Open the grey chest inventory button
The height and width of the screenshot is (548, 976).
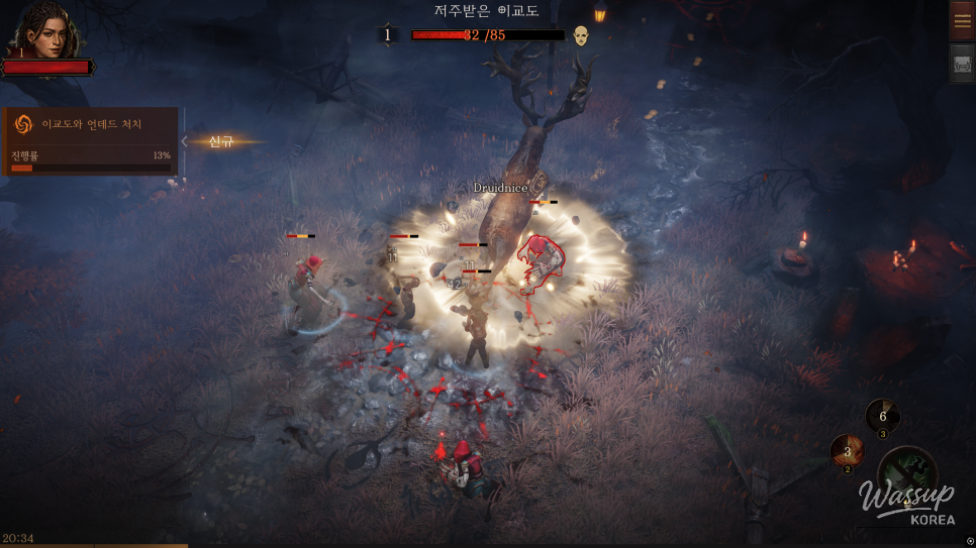pos(962,64)
